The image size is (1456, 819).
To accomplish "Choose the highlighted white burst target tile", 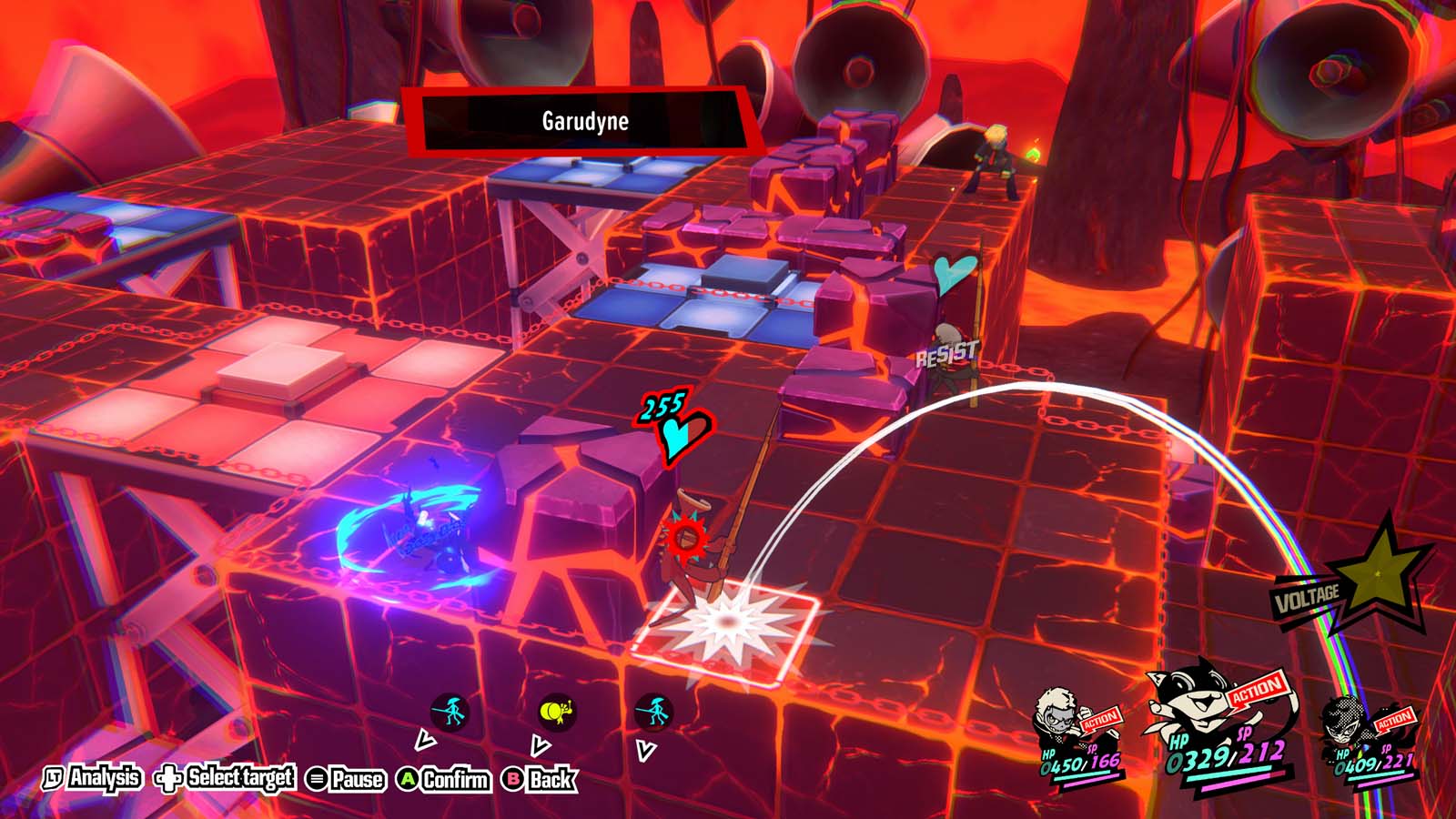I will (x=726, y=622).
